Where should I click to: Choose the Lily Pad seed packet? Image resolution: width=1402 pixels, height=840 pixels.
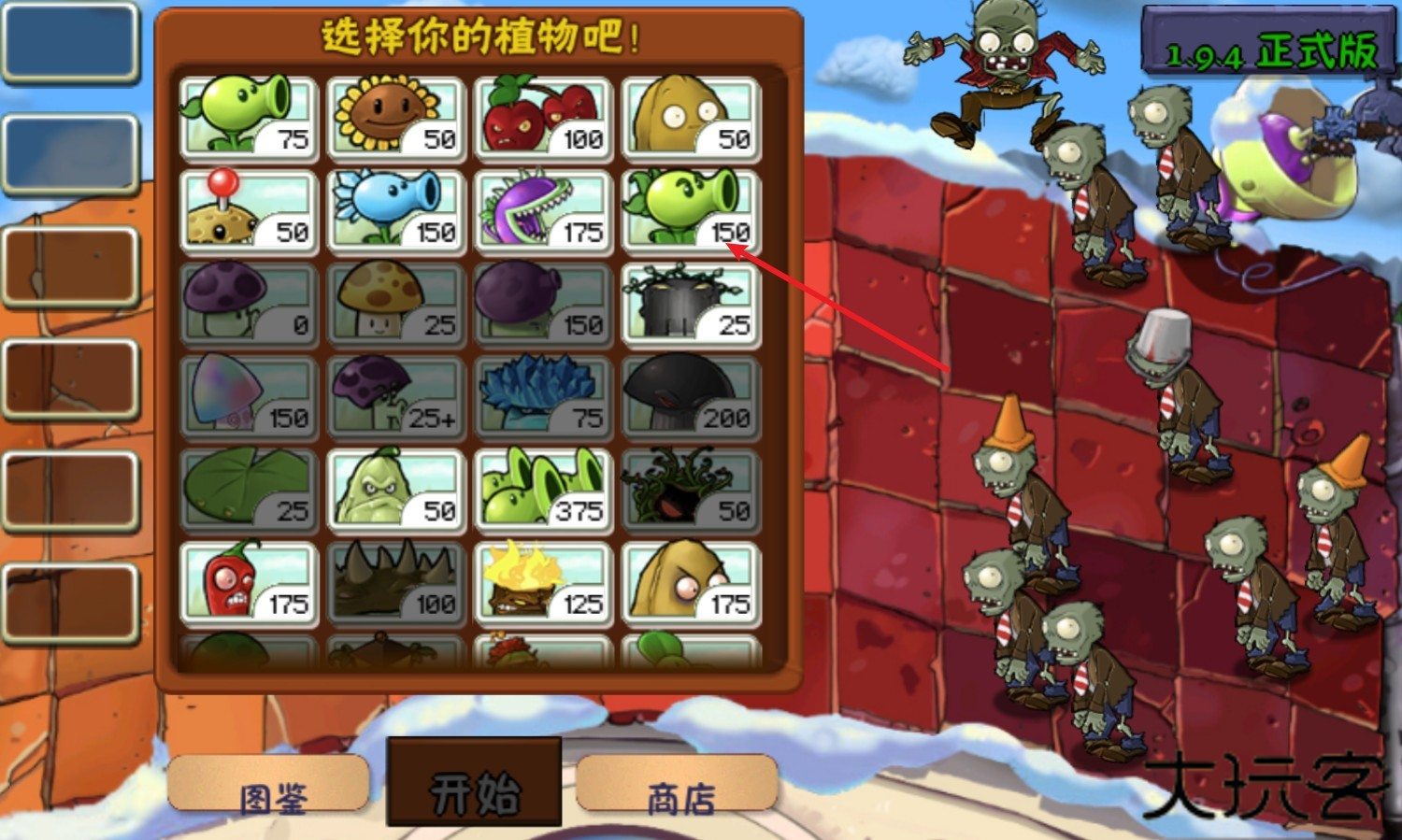[x=248, y=489]
